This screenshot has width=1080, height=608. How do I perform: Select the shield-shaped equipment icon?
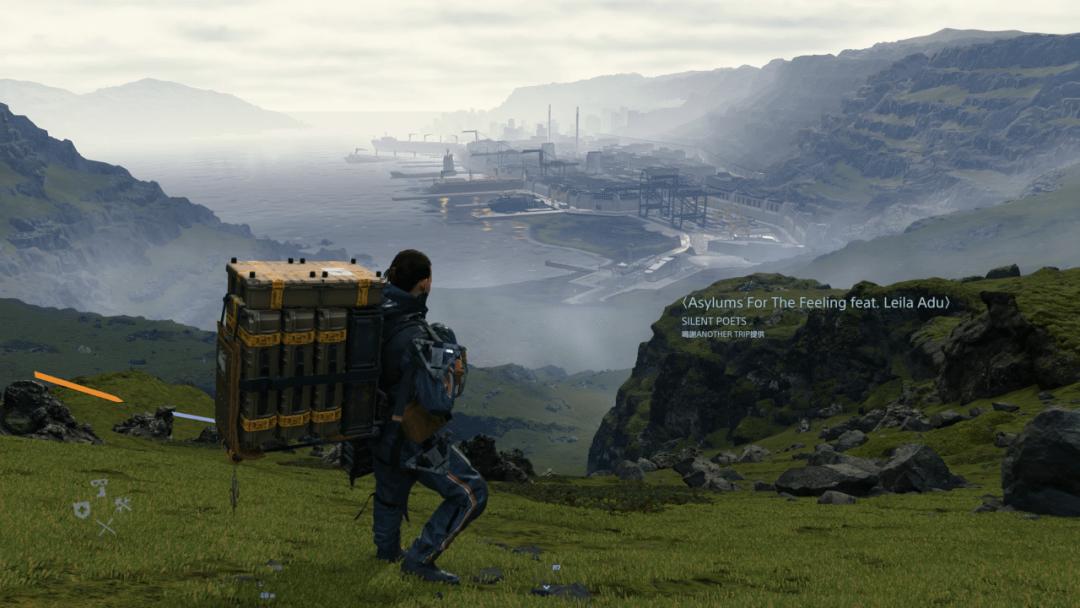point(81,509)
